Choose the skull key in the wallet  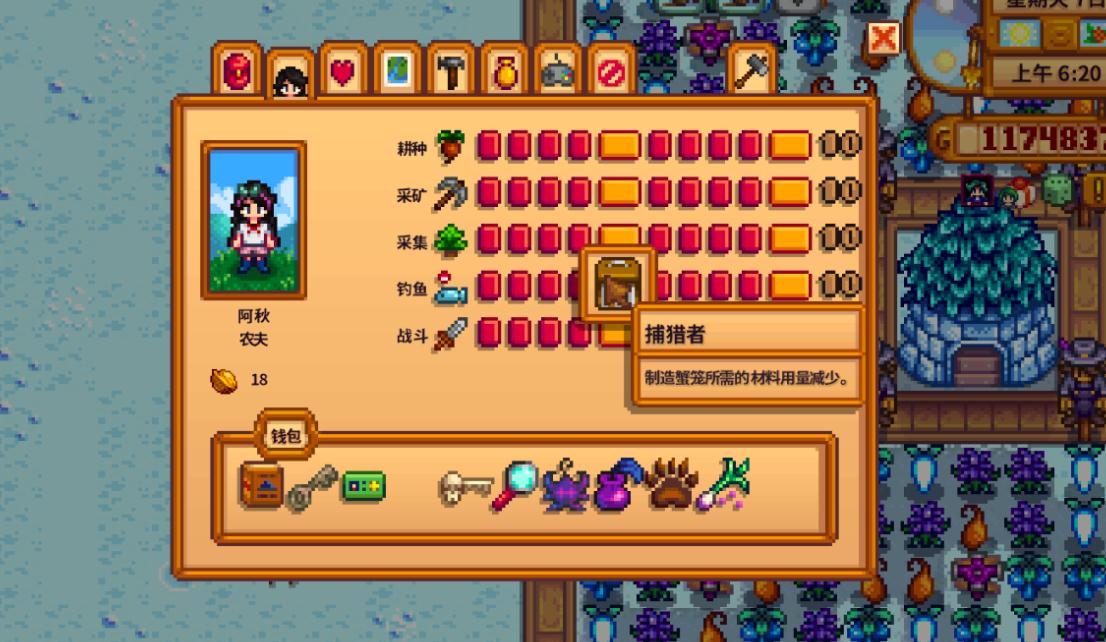[465, 488]
